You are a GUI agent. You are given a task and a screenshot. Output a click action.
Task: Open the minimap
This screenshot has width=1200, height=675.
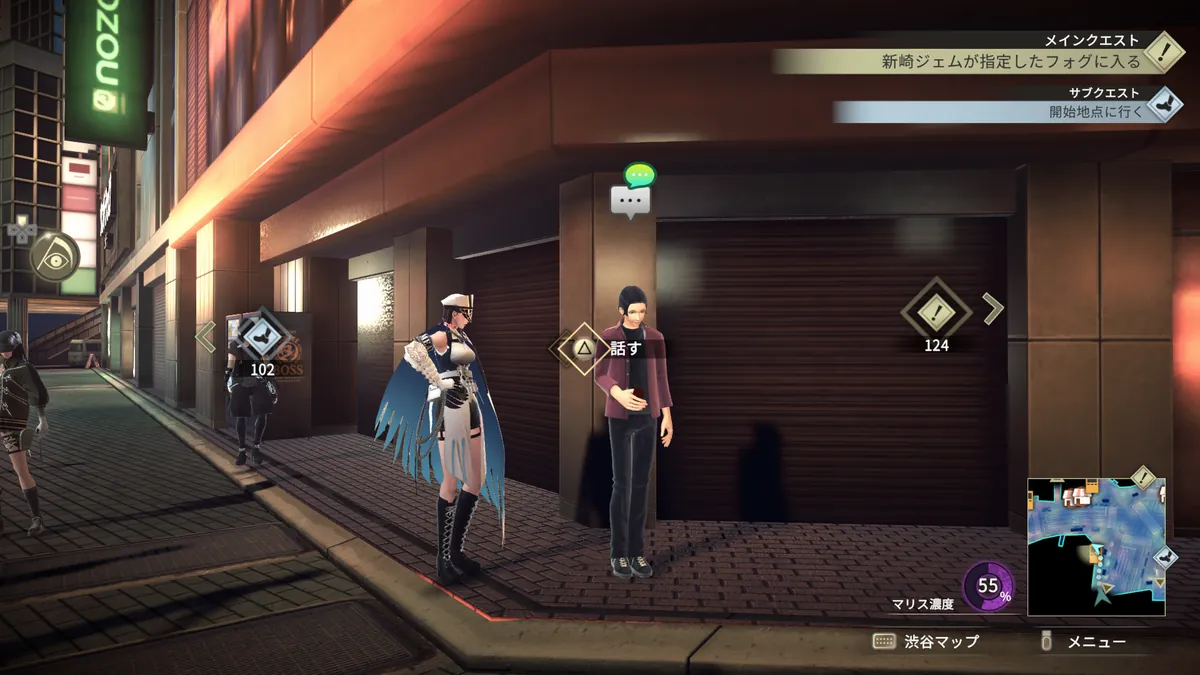tap(1096, 546)
